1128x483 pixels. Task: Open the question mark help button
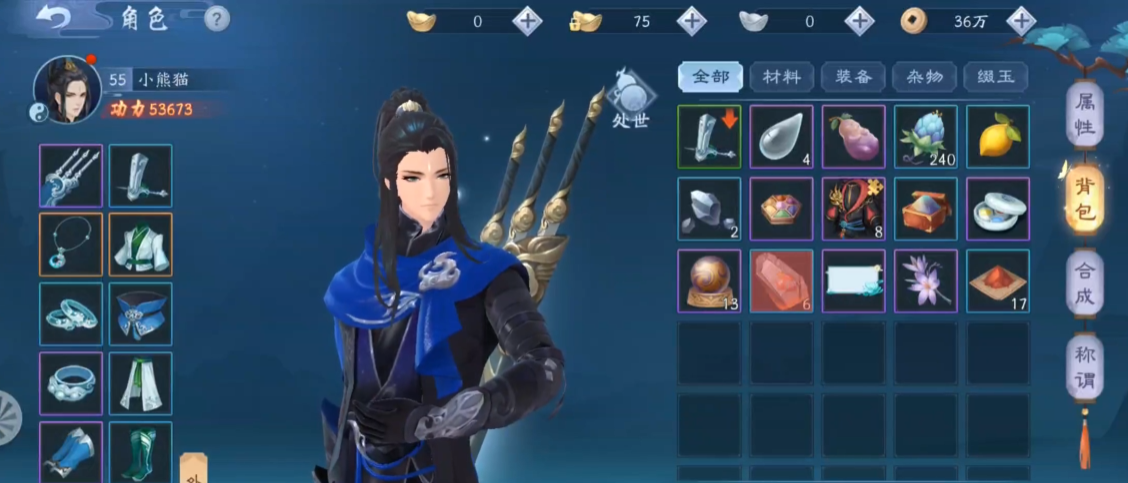click(217, 19)
